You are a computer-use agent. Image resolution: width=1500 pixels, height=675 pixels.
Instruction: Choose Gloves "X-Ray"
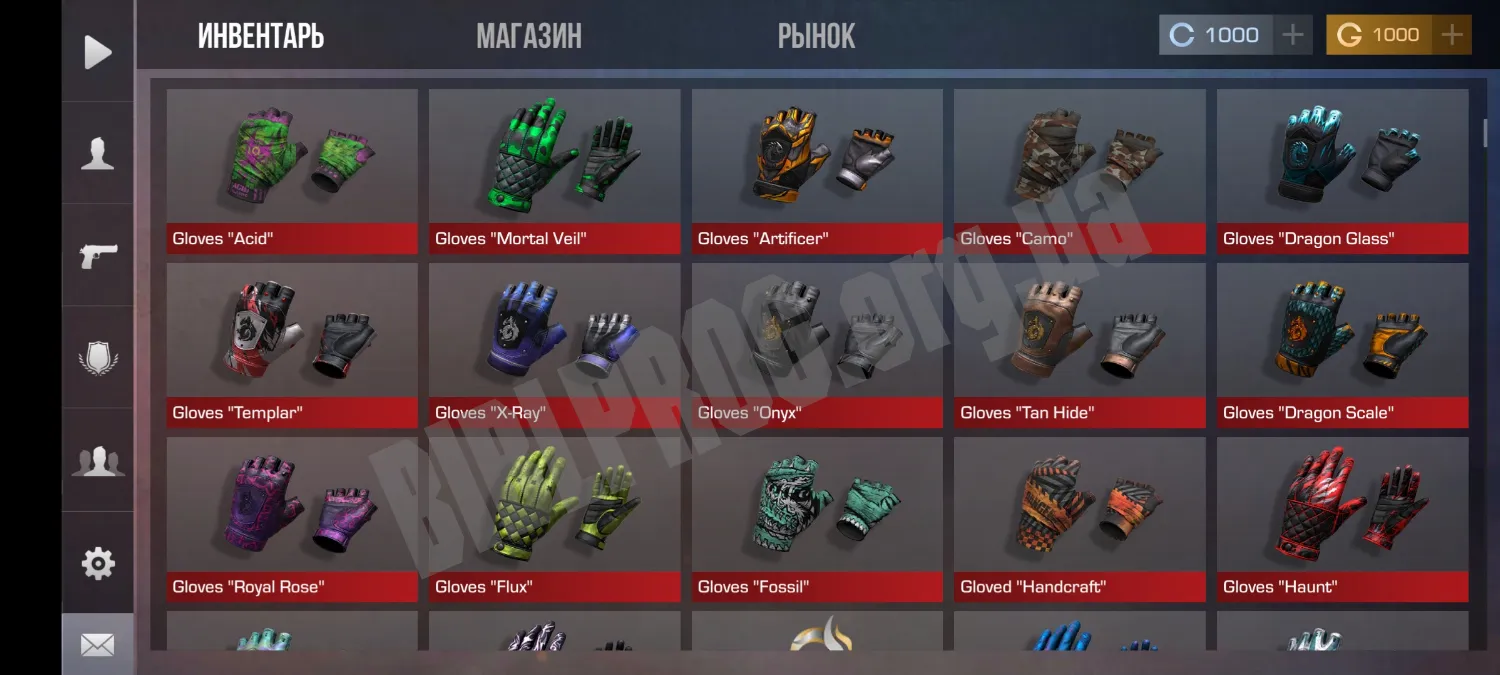(554, 344)
